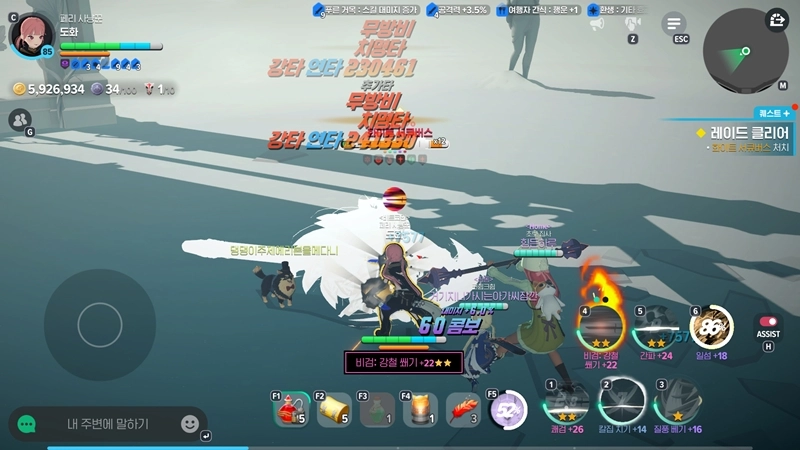Activate the 칼집 치기 +14 skill
This screenshot has width=800, height=450.
click(622, 402)
